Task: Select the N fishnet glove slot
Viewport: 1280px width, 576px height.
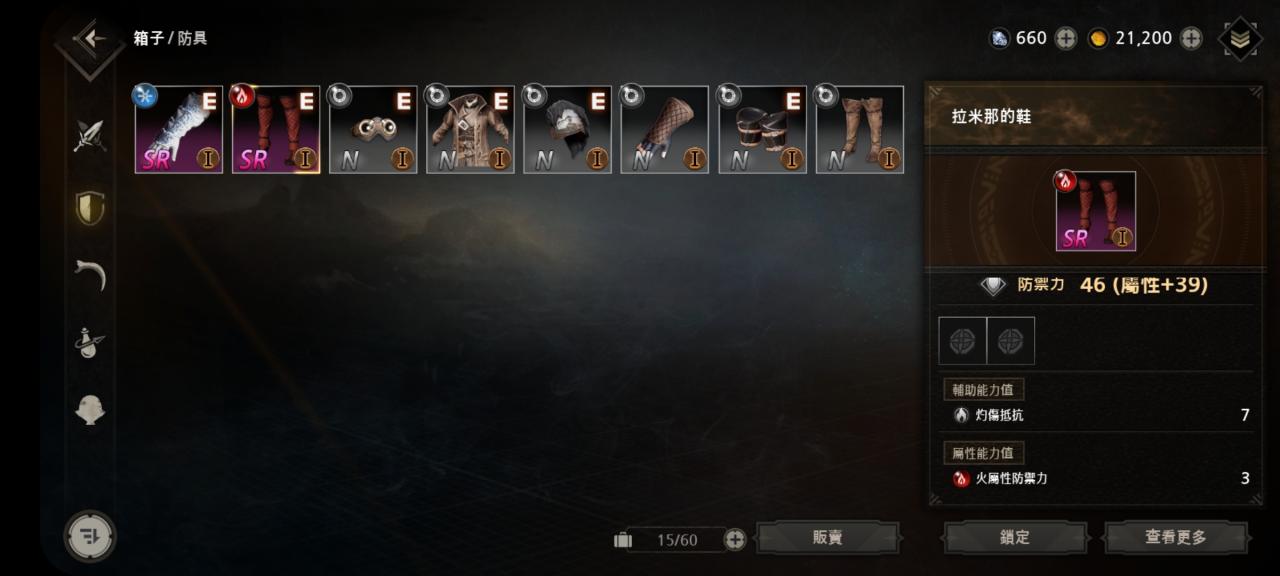Action: 664,130
